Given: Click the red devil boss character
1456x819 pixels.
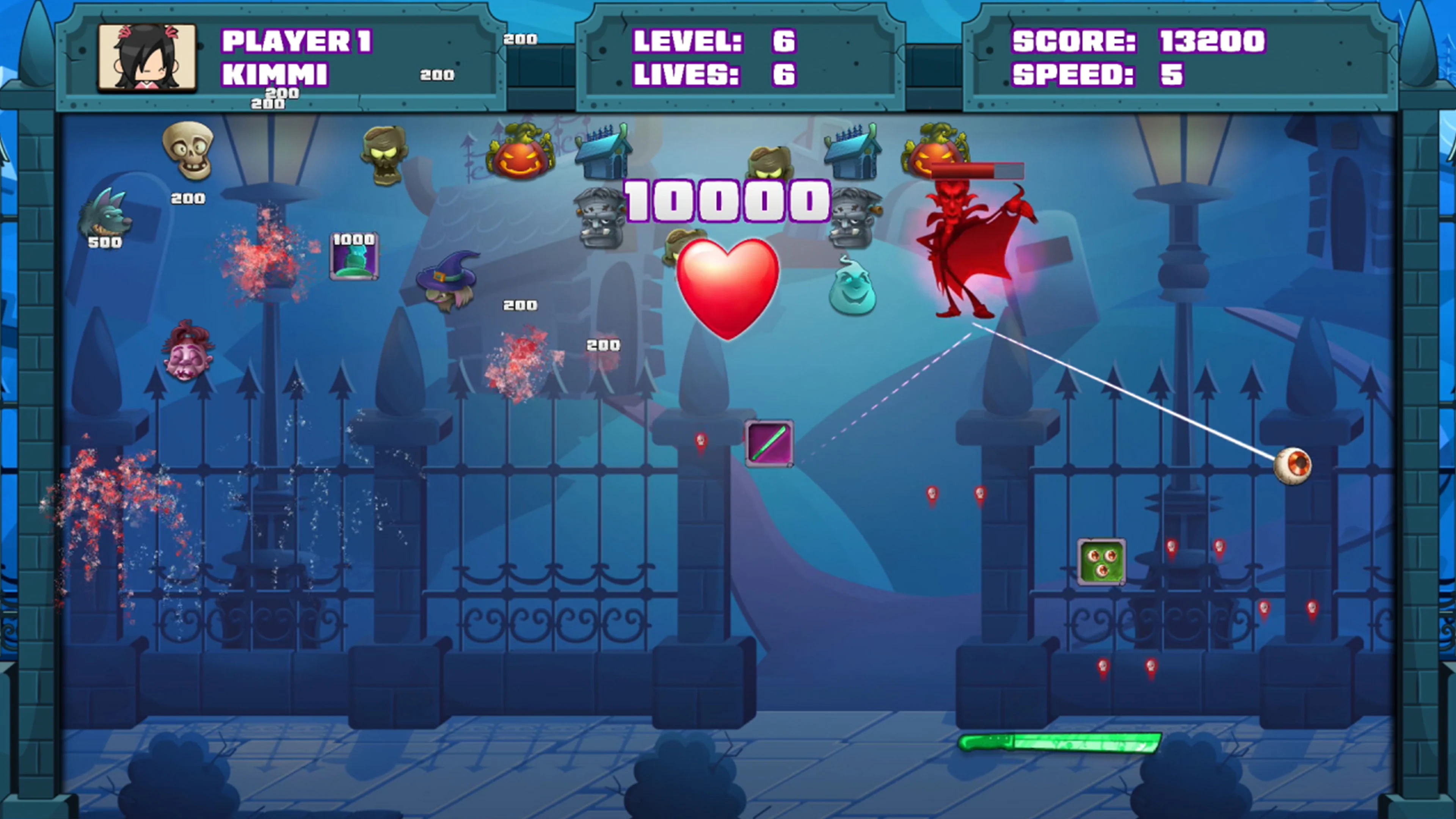Looking at the screenshot, I should 972,249.
